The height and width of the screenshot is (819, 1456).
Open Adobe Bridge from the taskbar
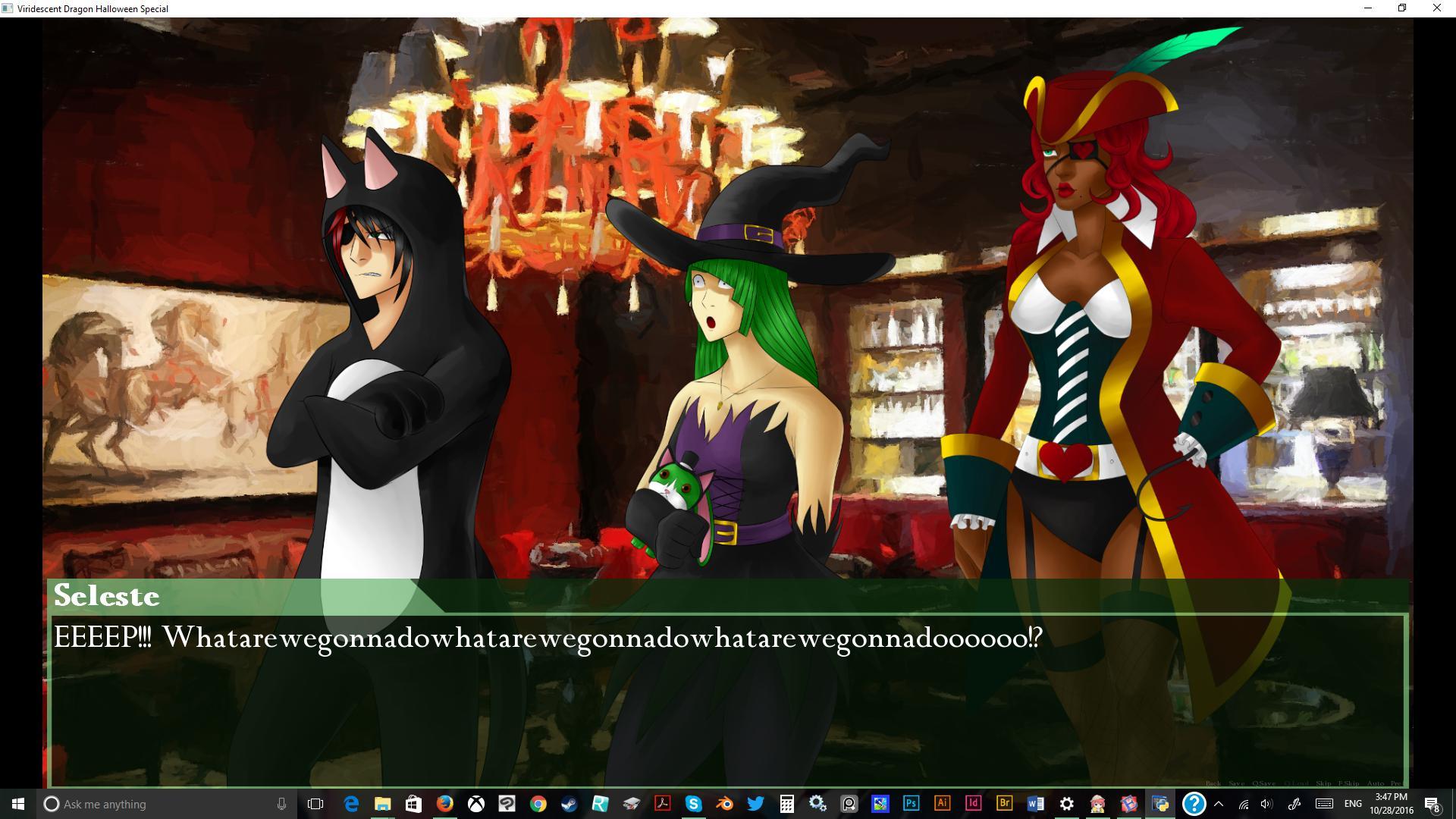[x=1003, y=805]
